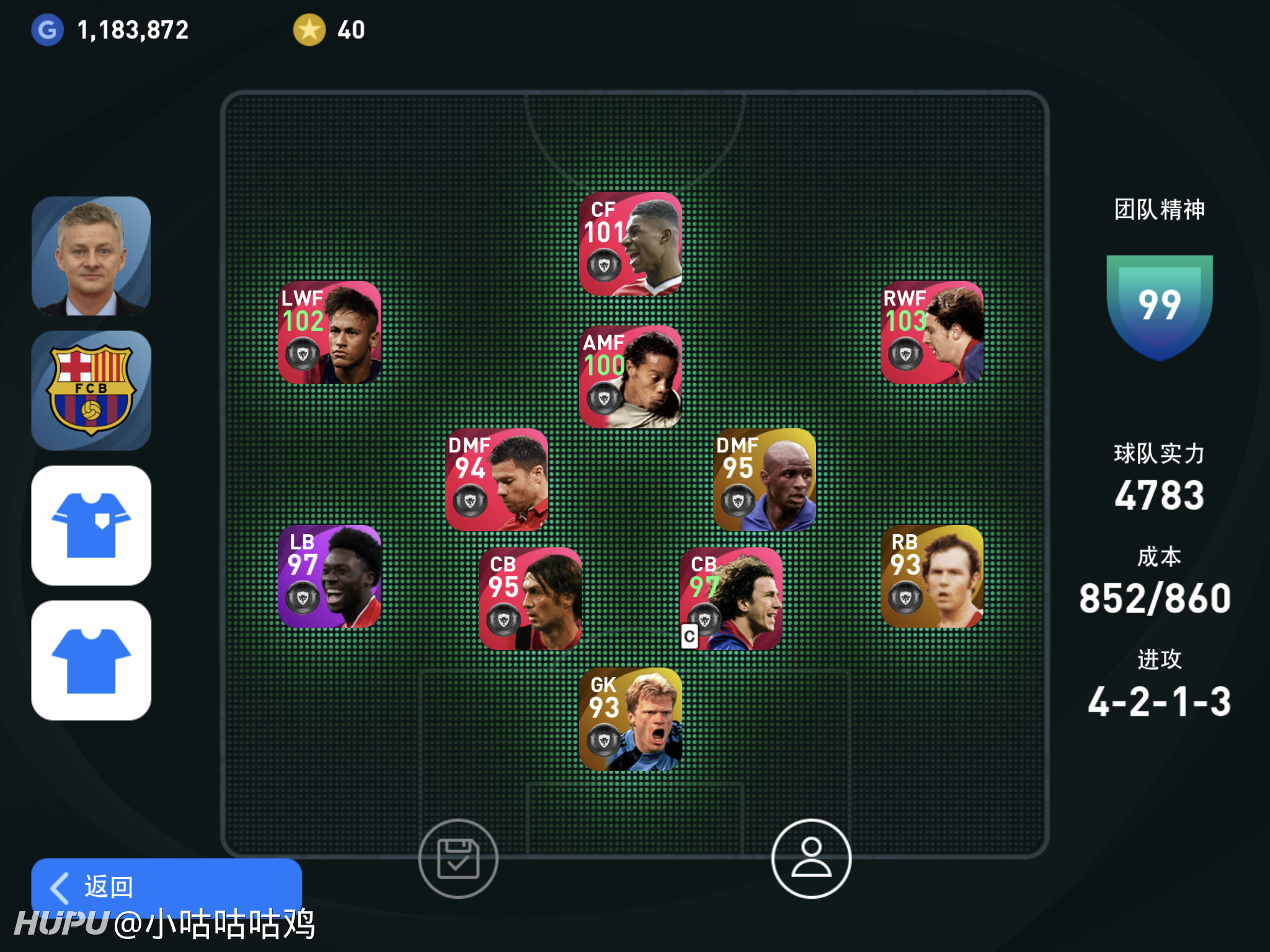Click the save squad checkmark icon
This screenshot has height=952, width=1270.
click(458, 858)
